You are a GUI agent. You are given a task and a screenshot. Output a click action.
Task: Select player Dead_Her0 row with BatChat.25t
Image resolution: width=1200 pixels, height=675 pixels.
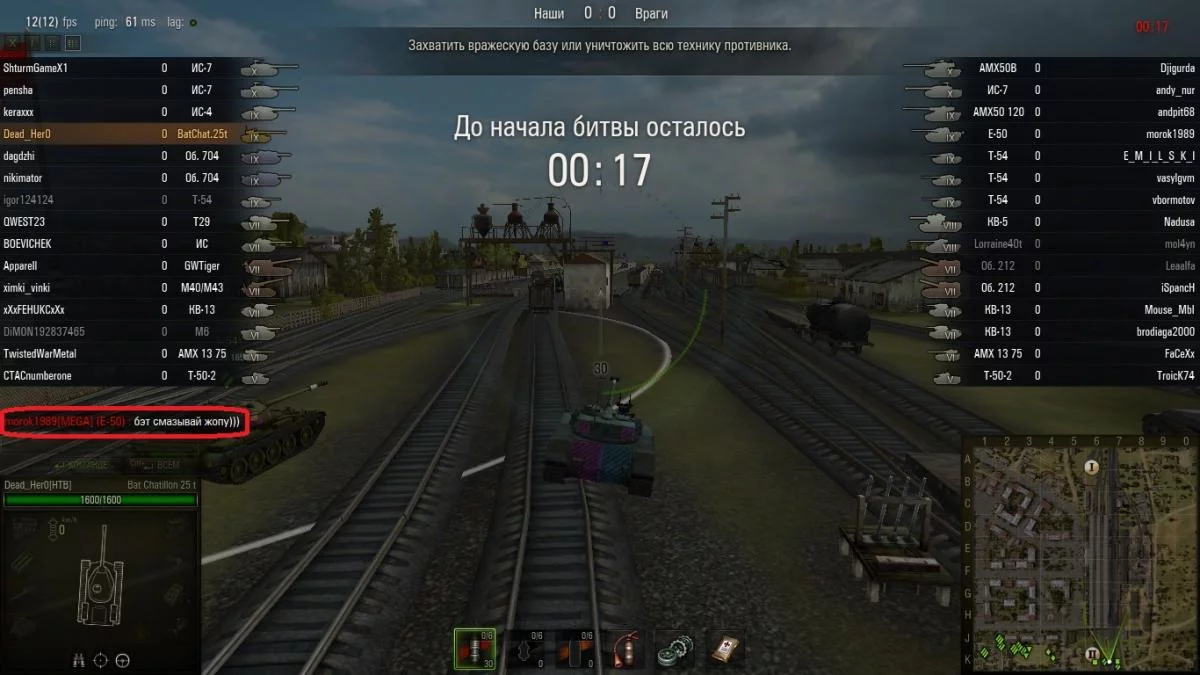(x=120, y=134)
